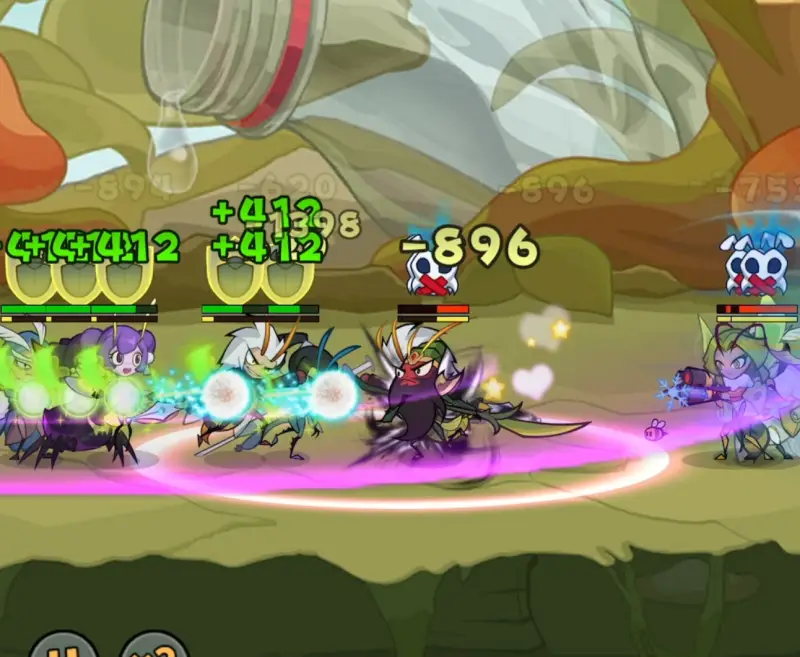Viewport: 800px width, 657px height.
Task: Pause the battle with the pause button
Action: 63,648
